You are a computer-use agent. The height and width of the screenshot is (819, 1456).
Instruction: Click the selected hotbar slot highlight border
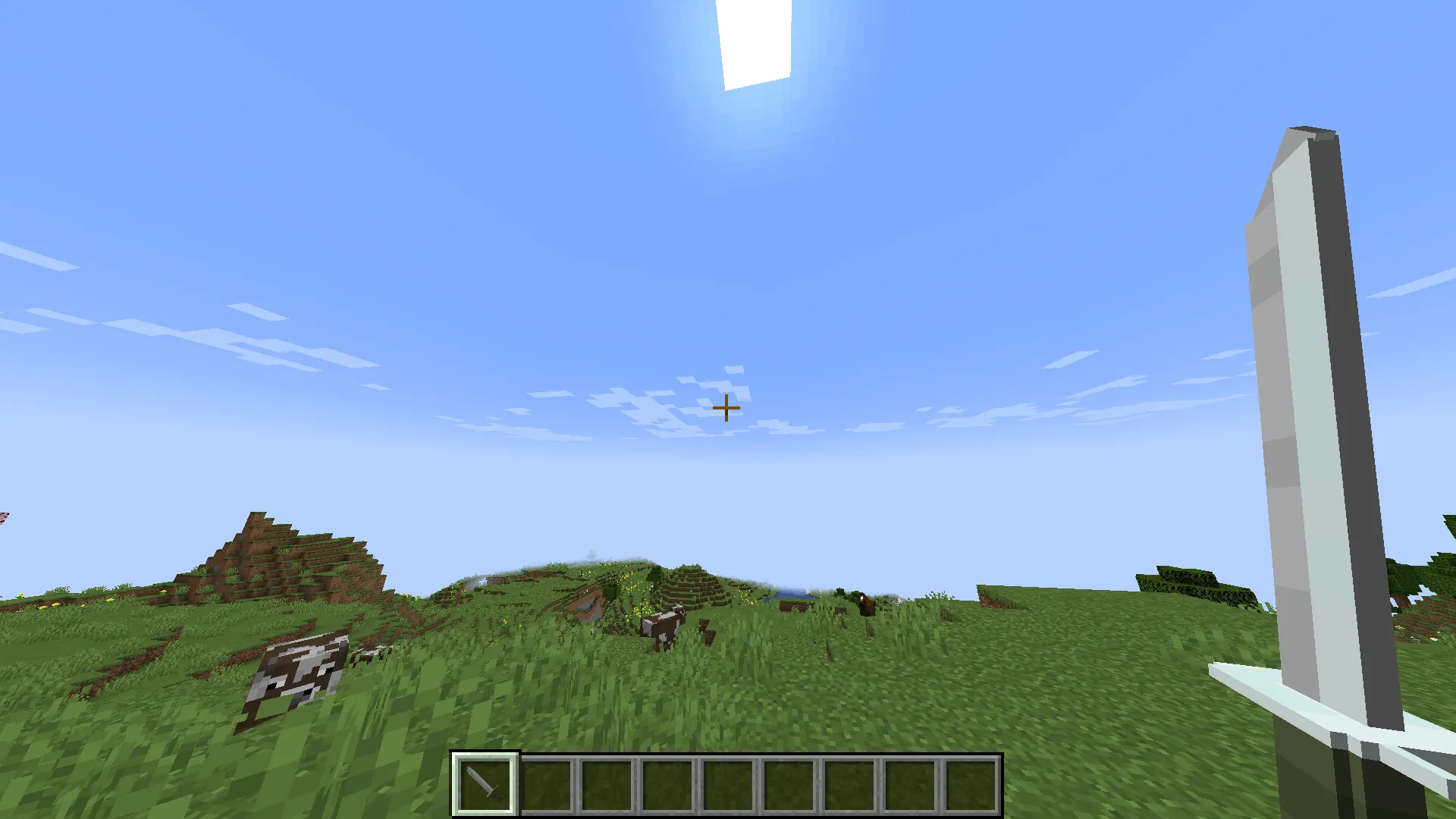(x=485, y=755)
